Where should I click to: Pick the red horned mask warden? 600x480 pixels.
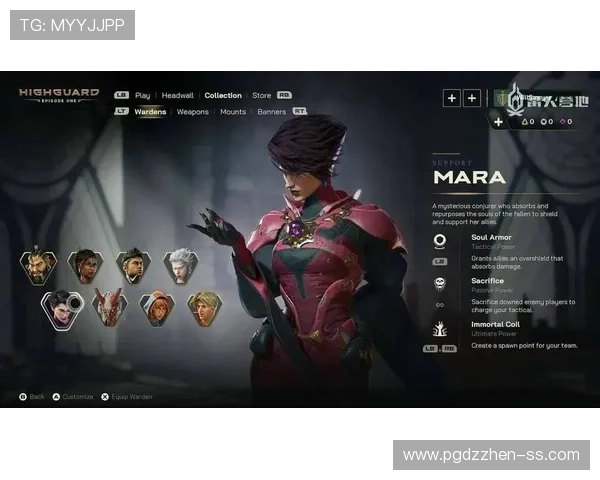(110, 308)
